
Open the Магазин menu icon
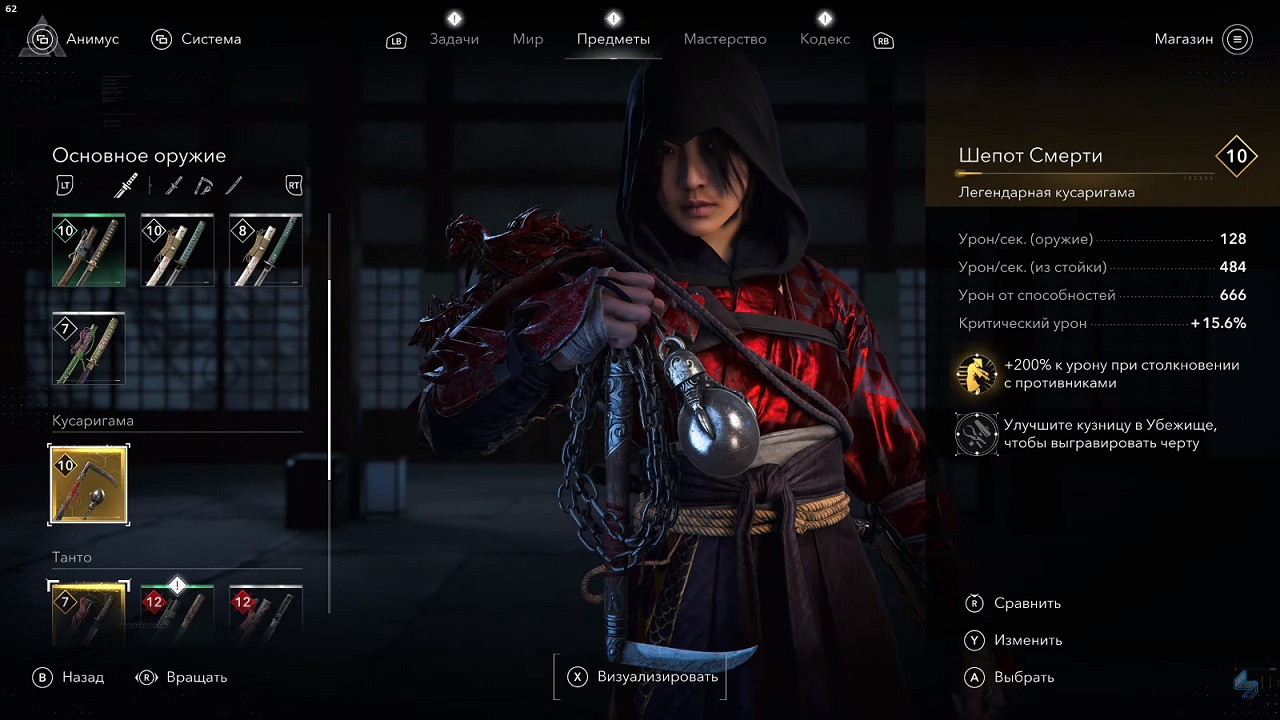coord(1237,39)
